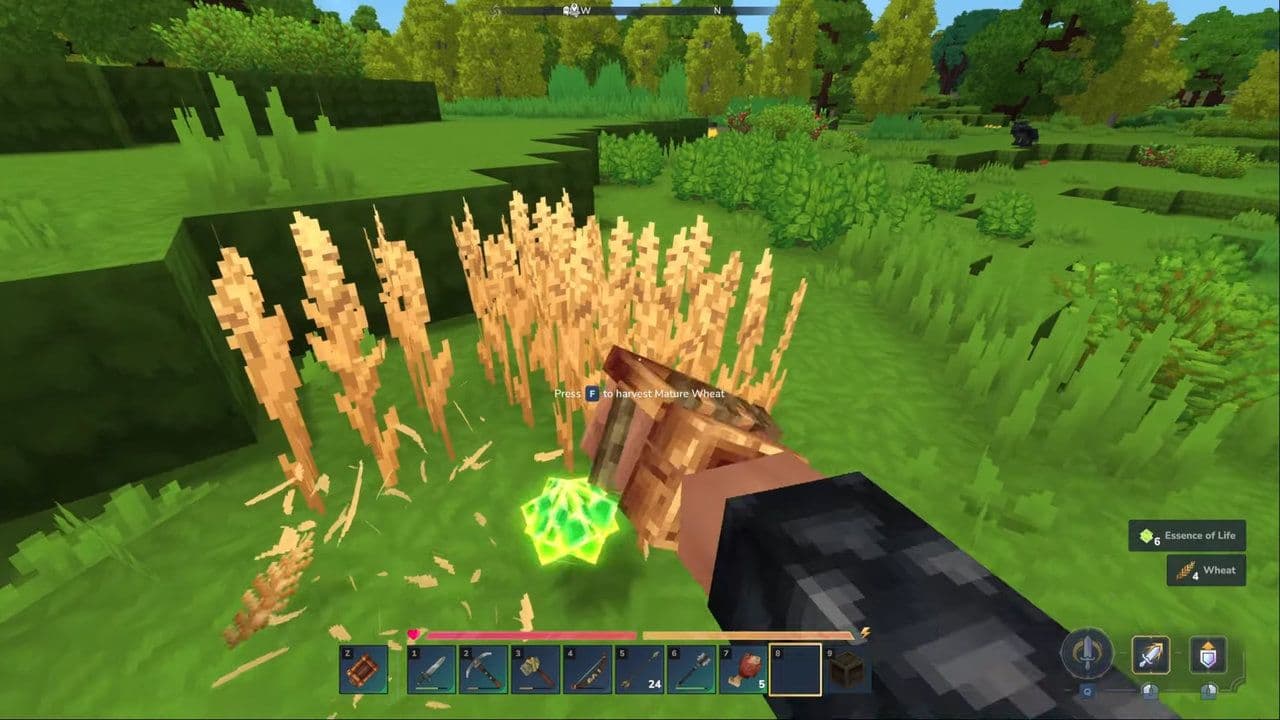The height and width of the screenshot is (720, 1280).
Task: Pick the arrow stack of 24
Action: coord(639,669)
